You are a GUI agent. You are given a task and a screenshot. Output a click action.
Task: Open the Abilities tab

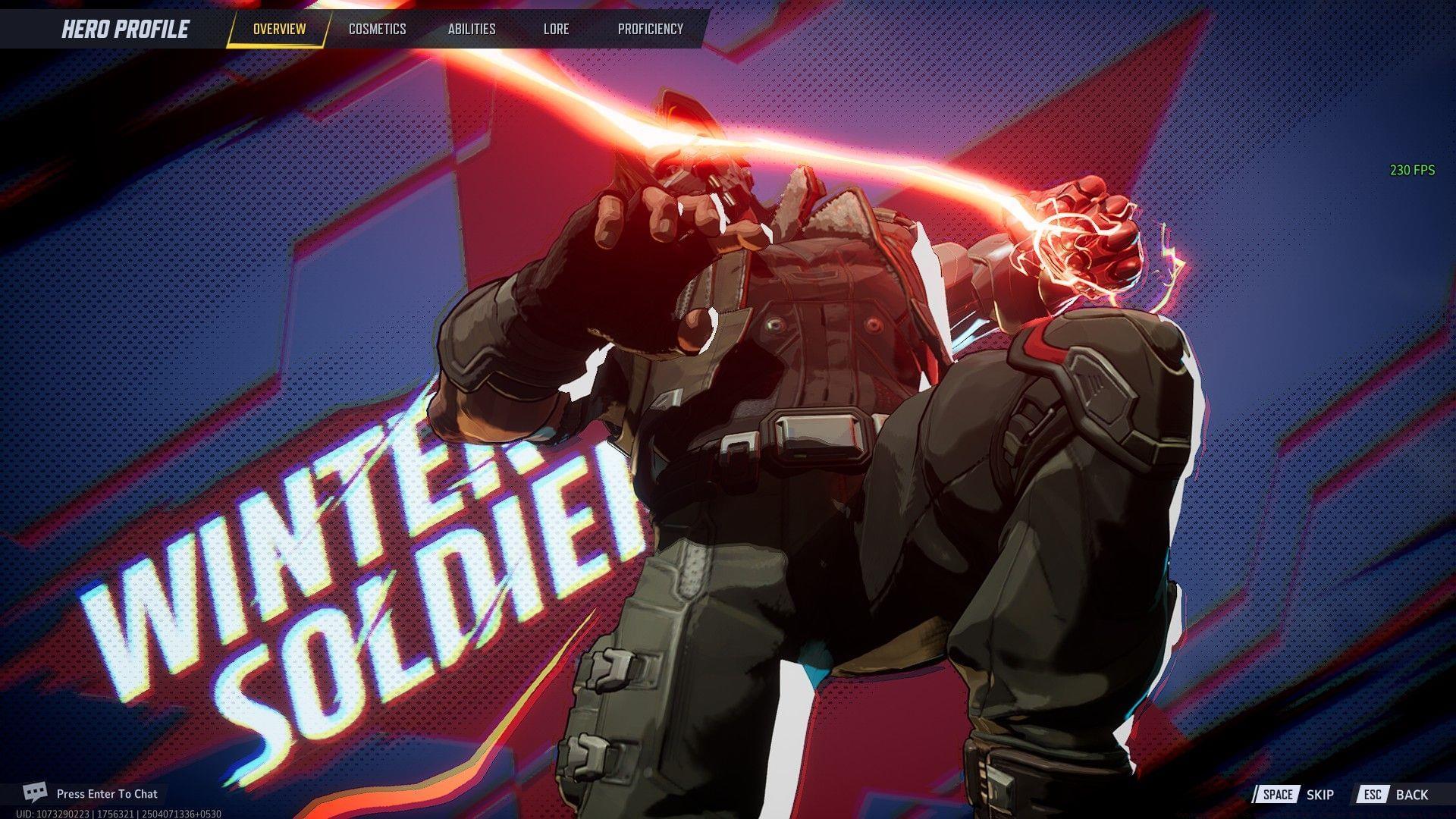471,29
